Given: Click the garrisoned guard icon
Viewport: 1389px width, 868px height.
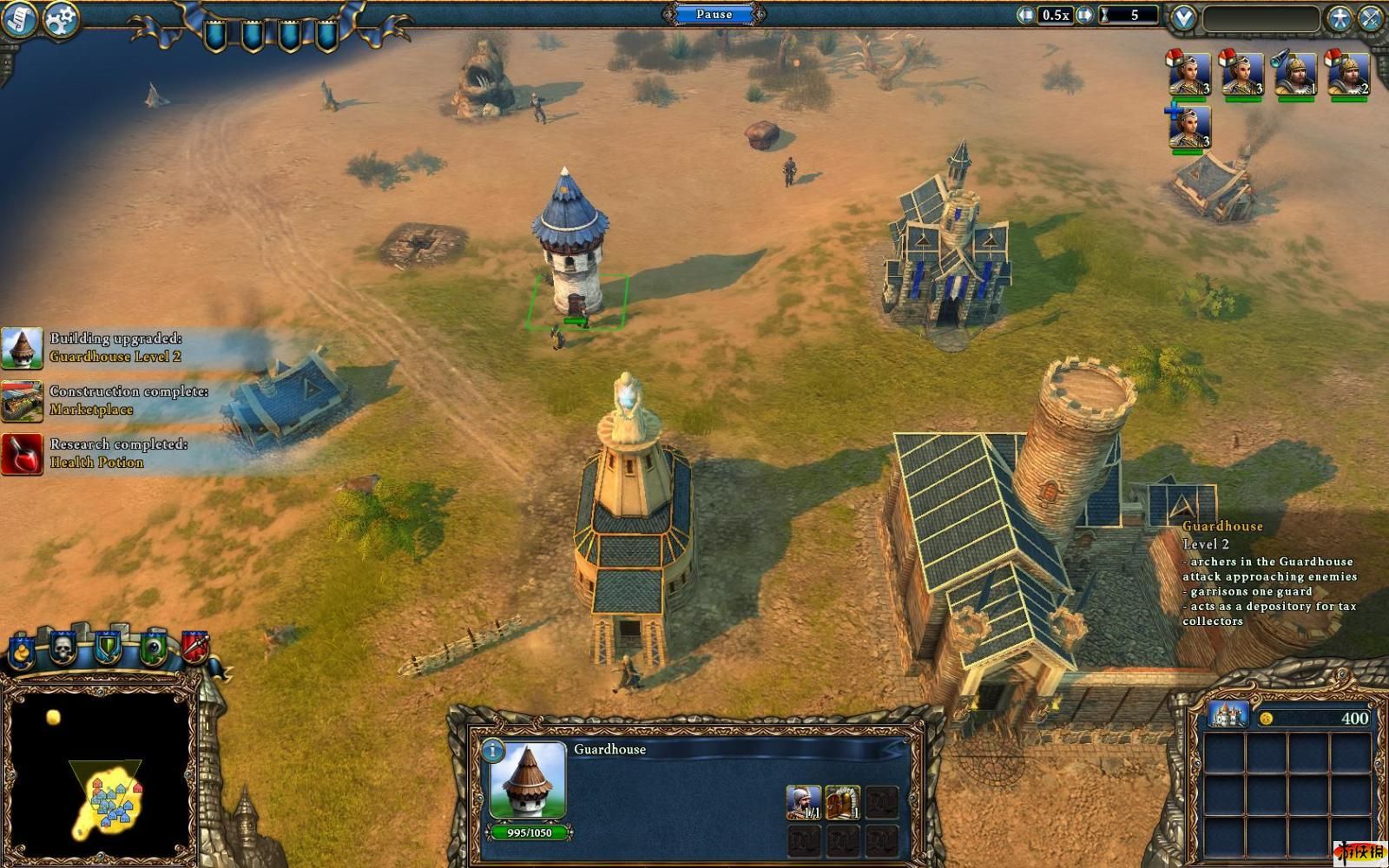Looking at the screenshot, I should point(803,803).
